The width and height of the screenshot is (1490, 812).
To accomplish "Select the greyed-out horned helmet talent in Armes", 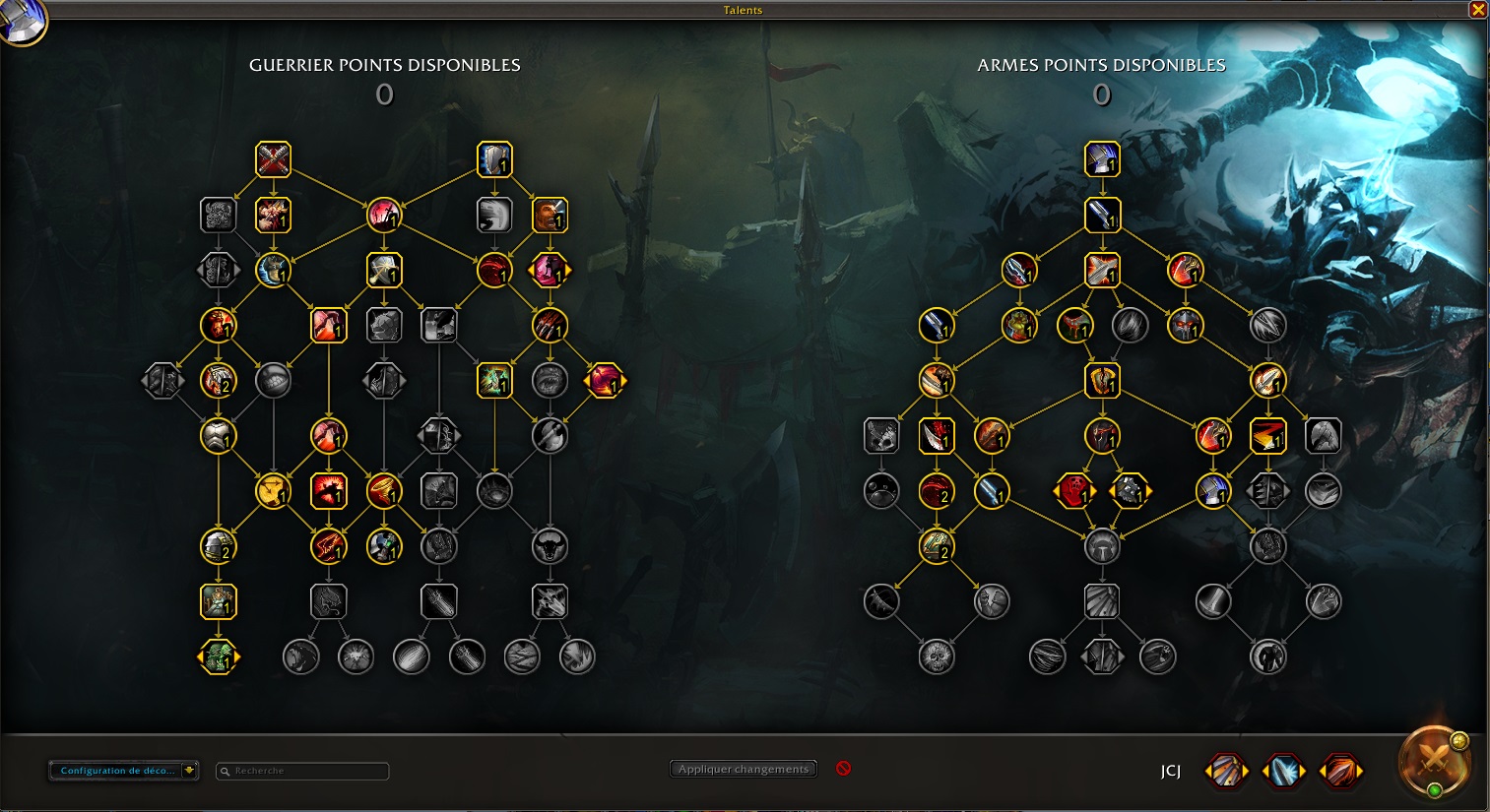I will click(x=1102, y=546).
